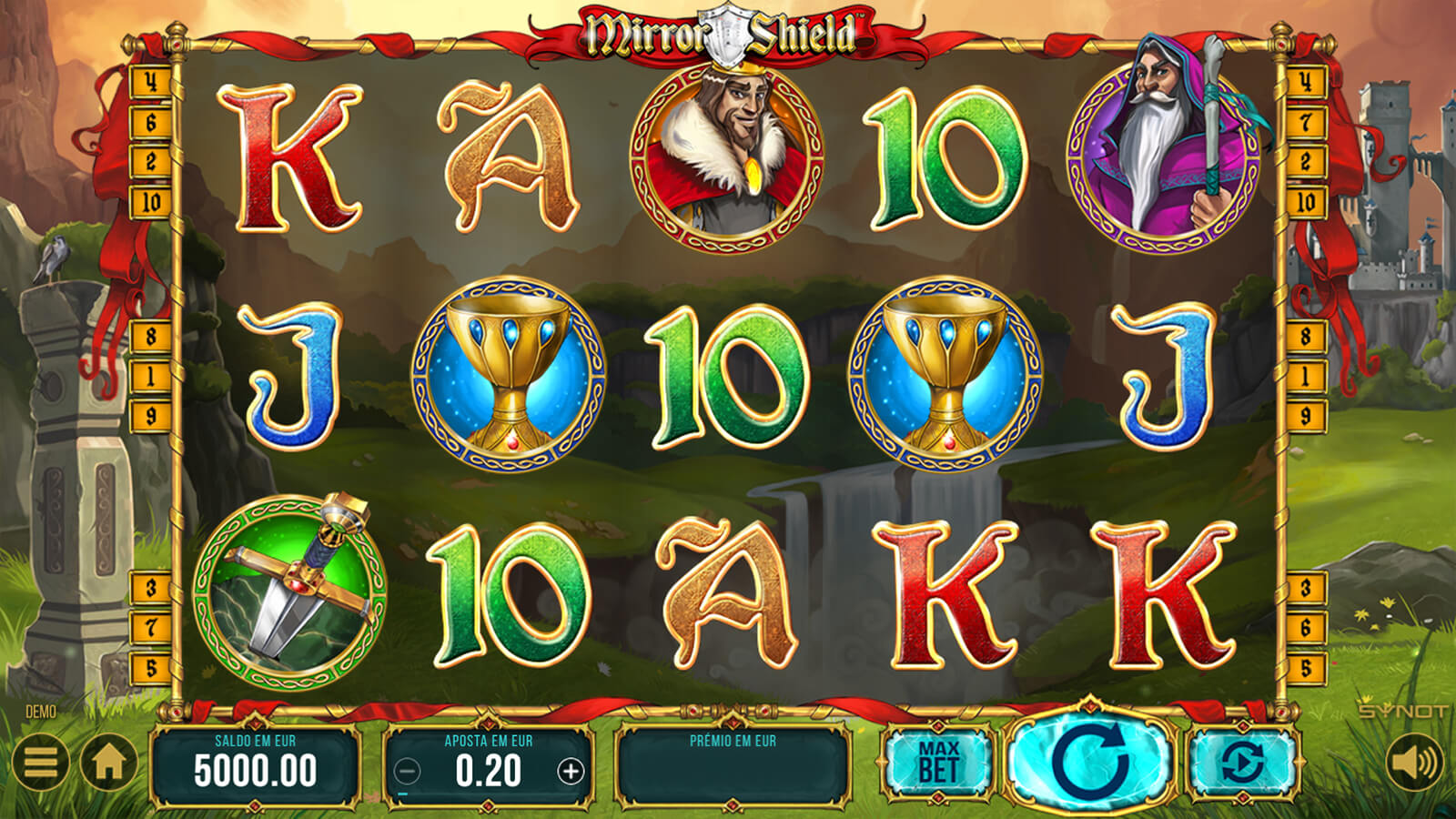This screenshot has width=1456, height=819.
Task: Toggle the sound speaker icon
Action: [x=1414, y=763]
